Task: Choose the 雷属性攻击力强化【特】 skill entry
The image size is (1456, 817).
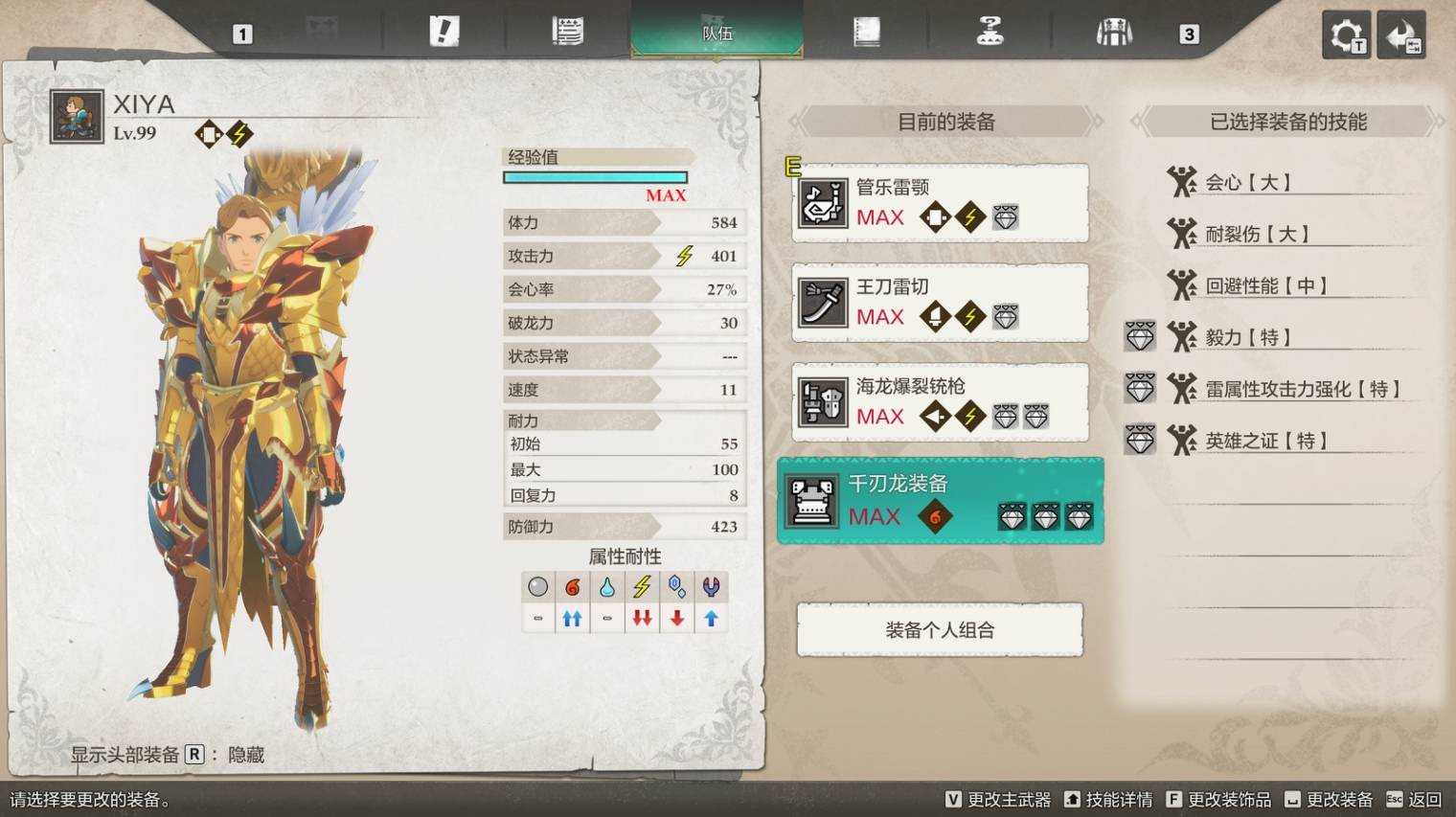Action: click(x=1302, y=389)
